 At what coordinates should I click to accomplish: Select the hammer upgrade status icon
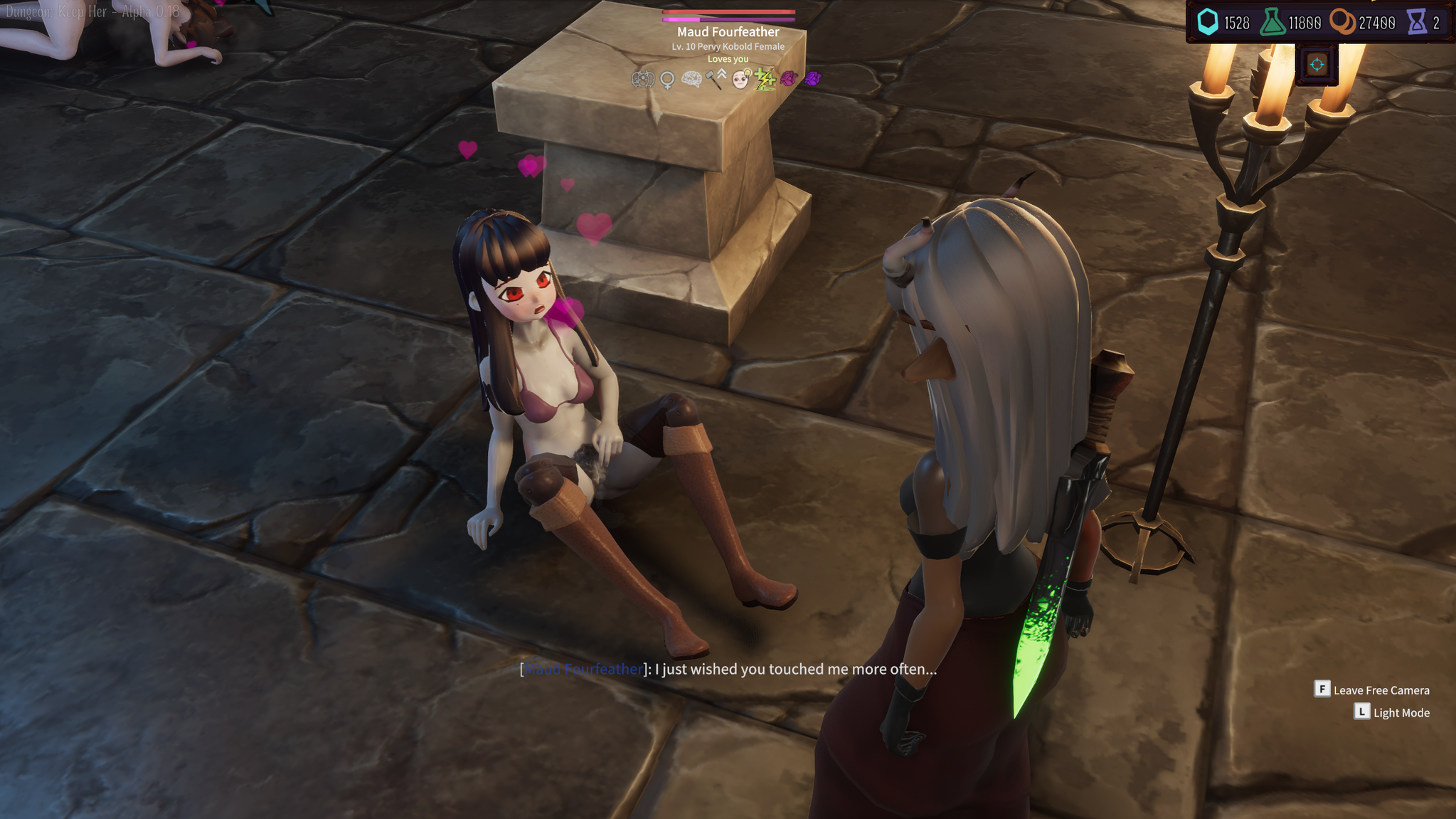tap(715, 80)
